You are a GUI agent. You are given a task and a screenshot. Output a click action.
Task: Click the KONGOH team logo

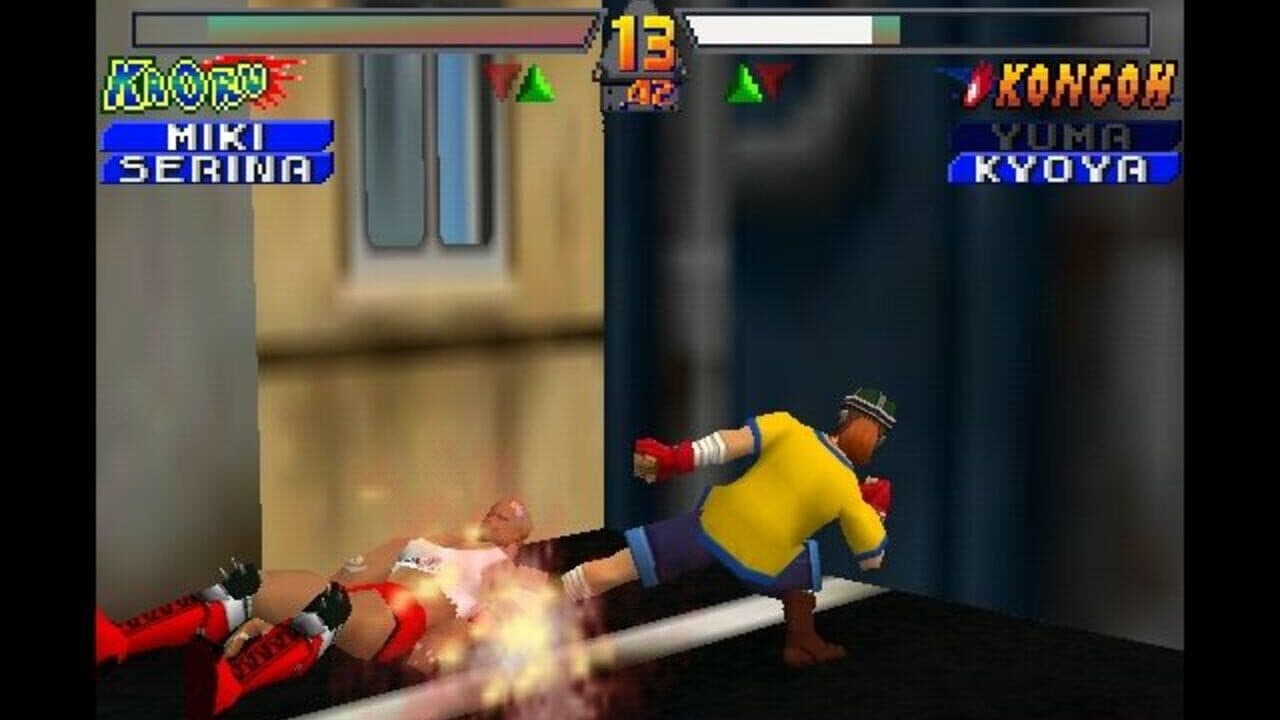pyautogui.click(x=1085, y=85)
